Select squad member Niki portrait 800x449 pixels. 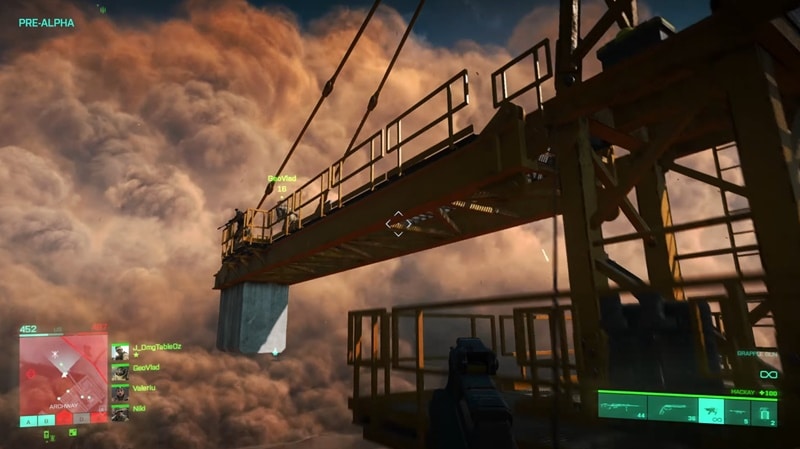[x=120, y=411]
